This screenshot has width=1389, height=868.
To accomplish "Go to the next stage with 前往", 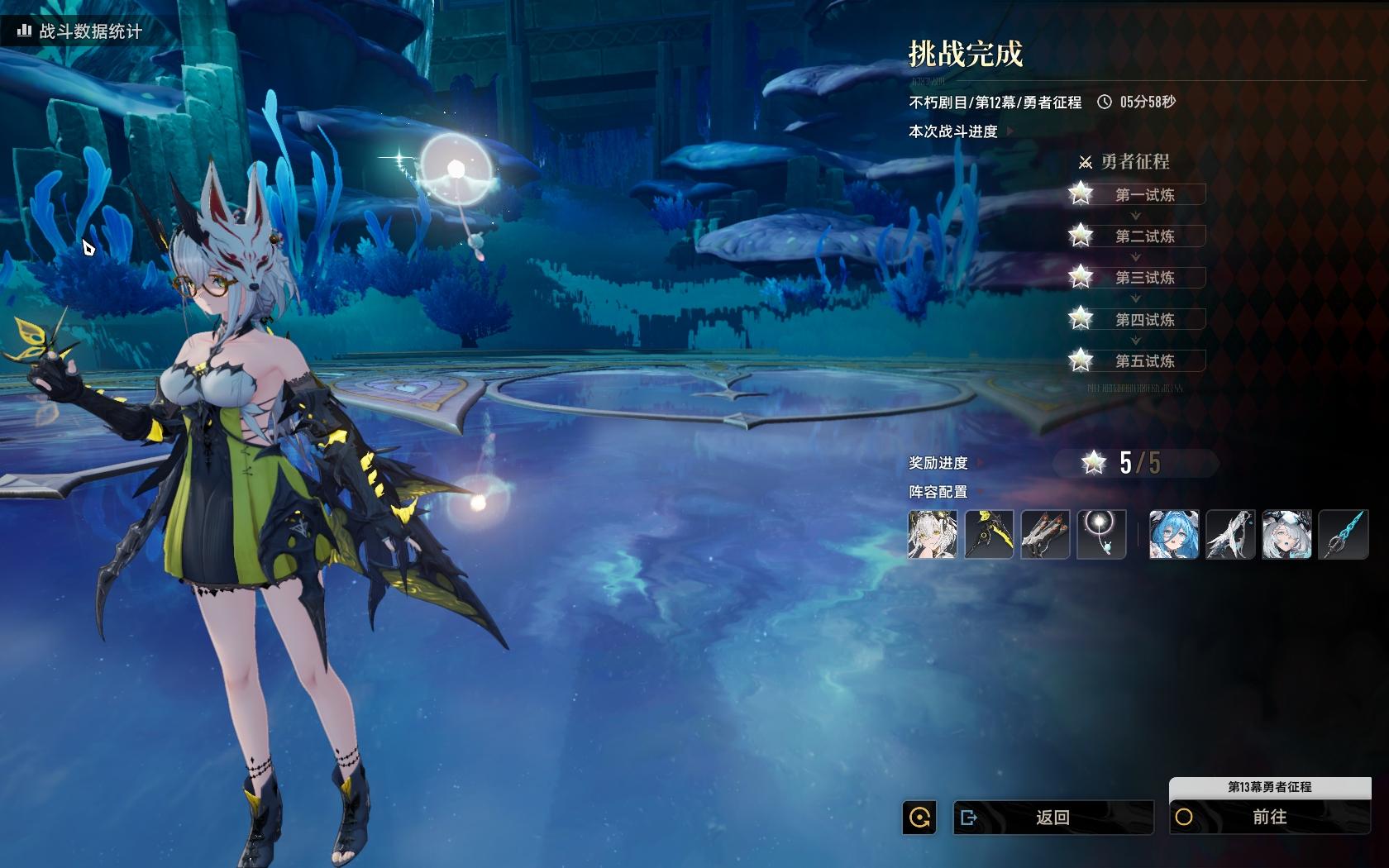I will 1269,818.
